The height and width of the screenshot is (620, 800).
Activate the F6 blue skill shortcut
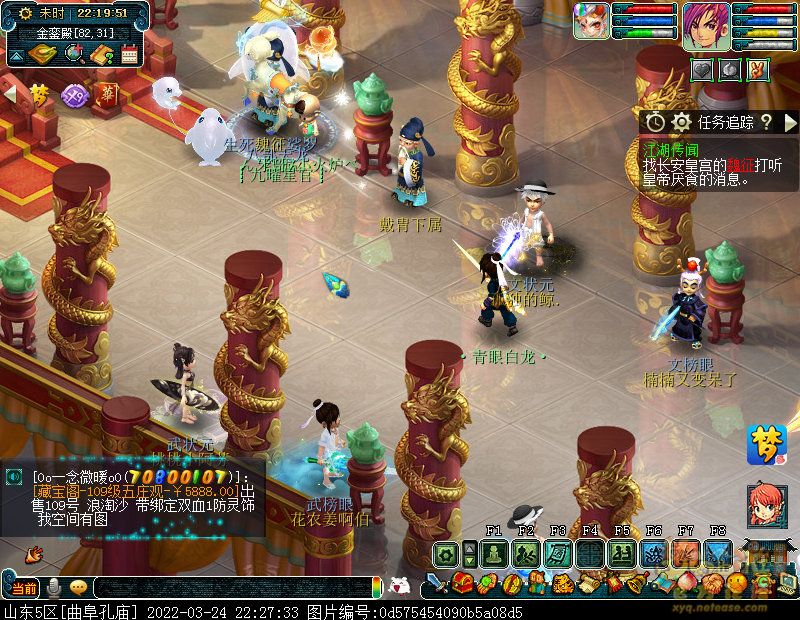click(x=653, y=554)
